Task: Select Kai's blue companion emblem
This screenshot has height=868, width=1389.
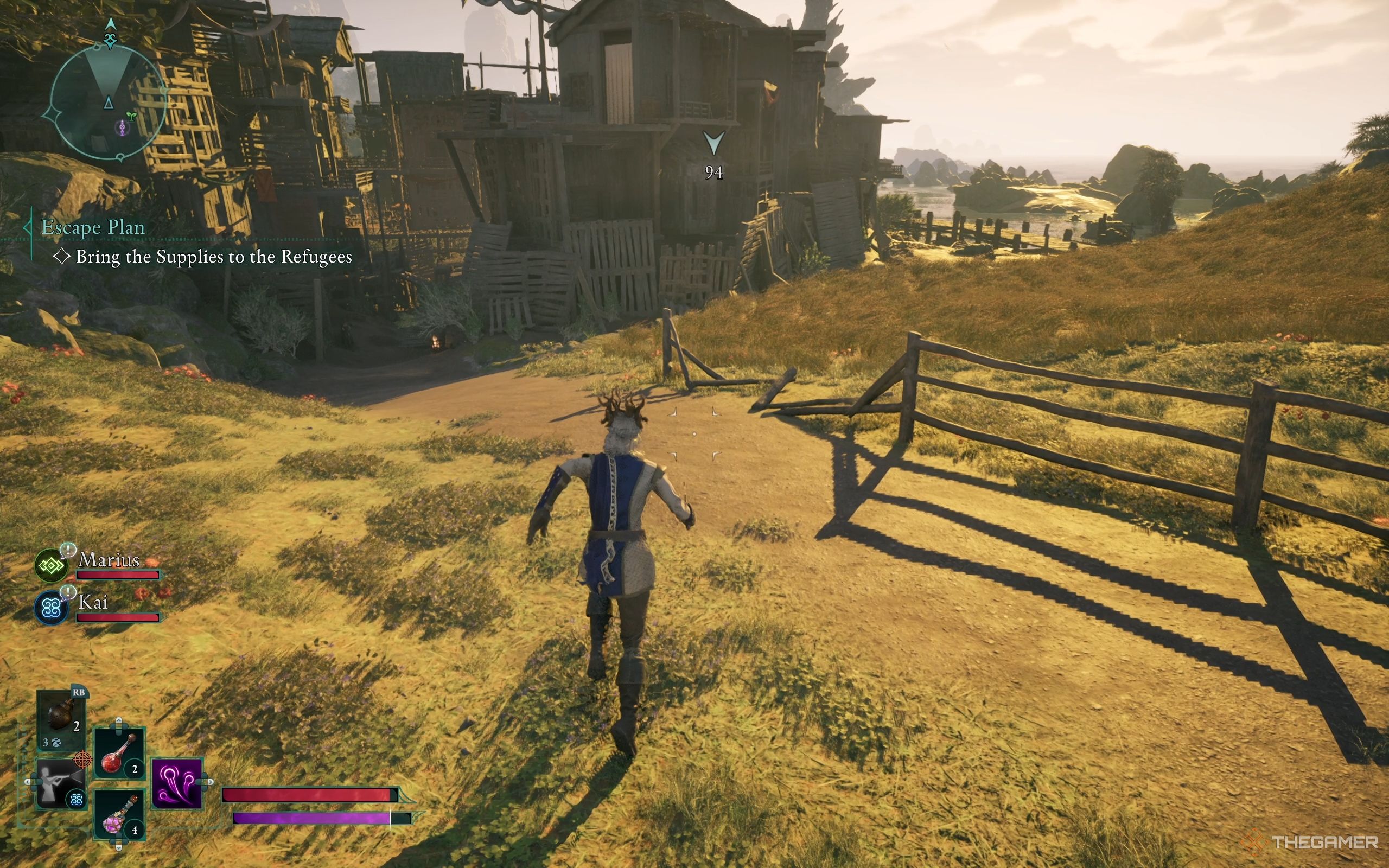Action: tap(51, 608)
